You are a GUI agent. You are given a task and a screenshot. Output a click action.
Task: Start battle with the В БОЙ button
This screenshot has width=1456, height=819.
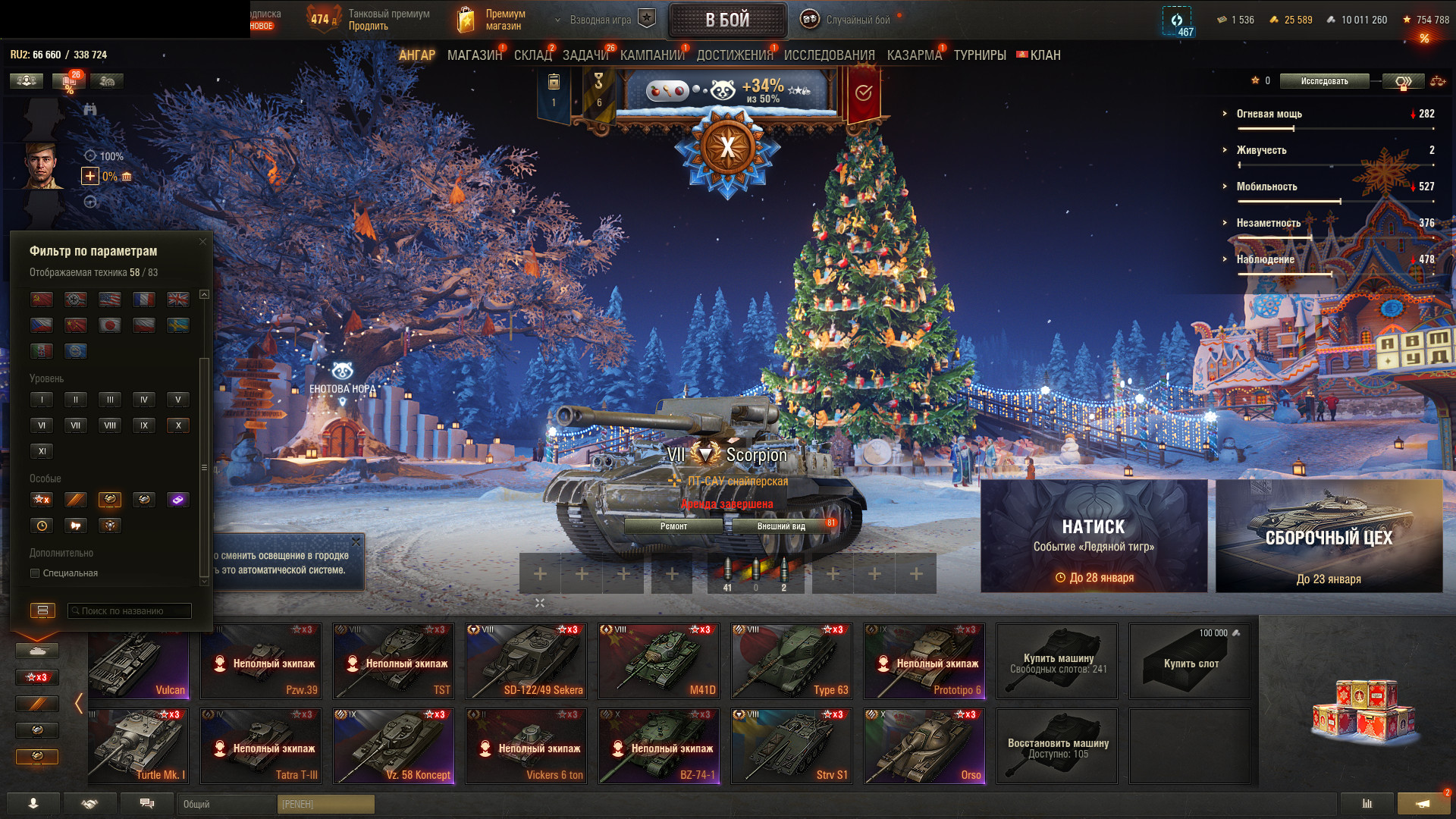(727, 20)
